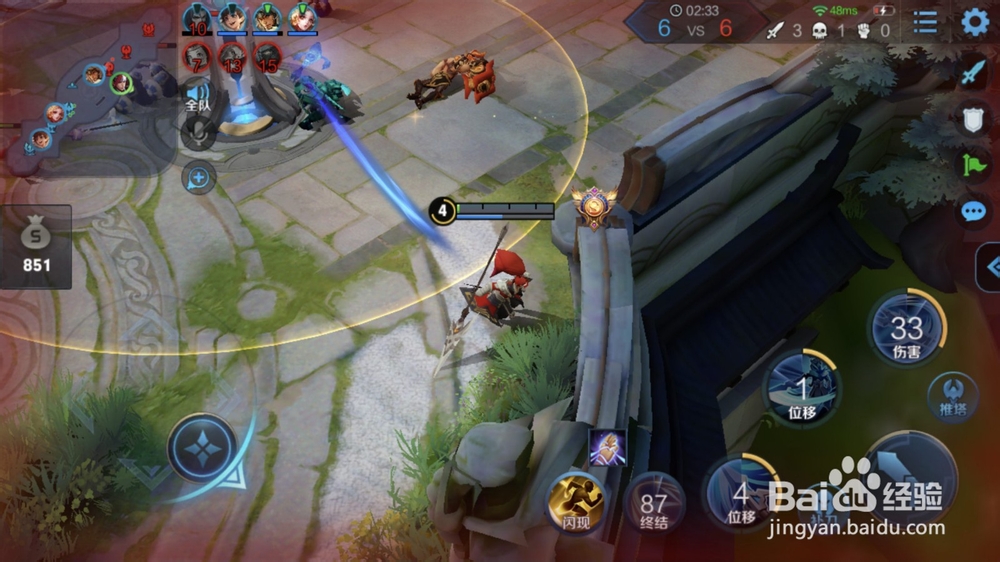Collapse the side panel with arrow tab
Image resolution: width=1000 pixels, height=562 pixels.
[x=990, y=267]
